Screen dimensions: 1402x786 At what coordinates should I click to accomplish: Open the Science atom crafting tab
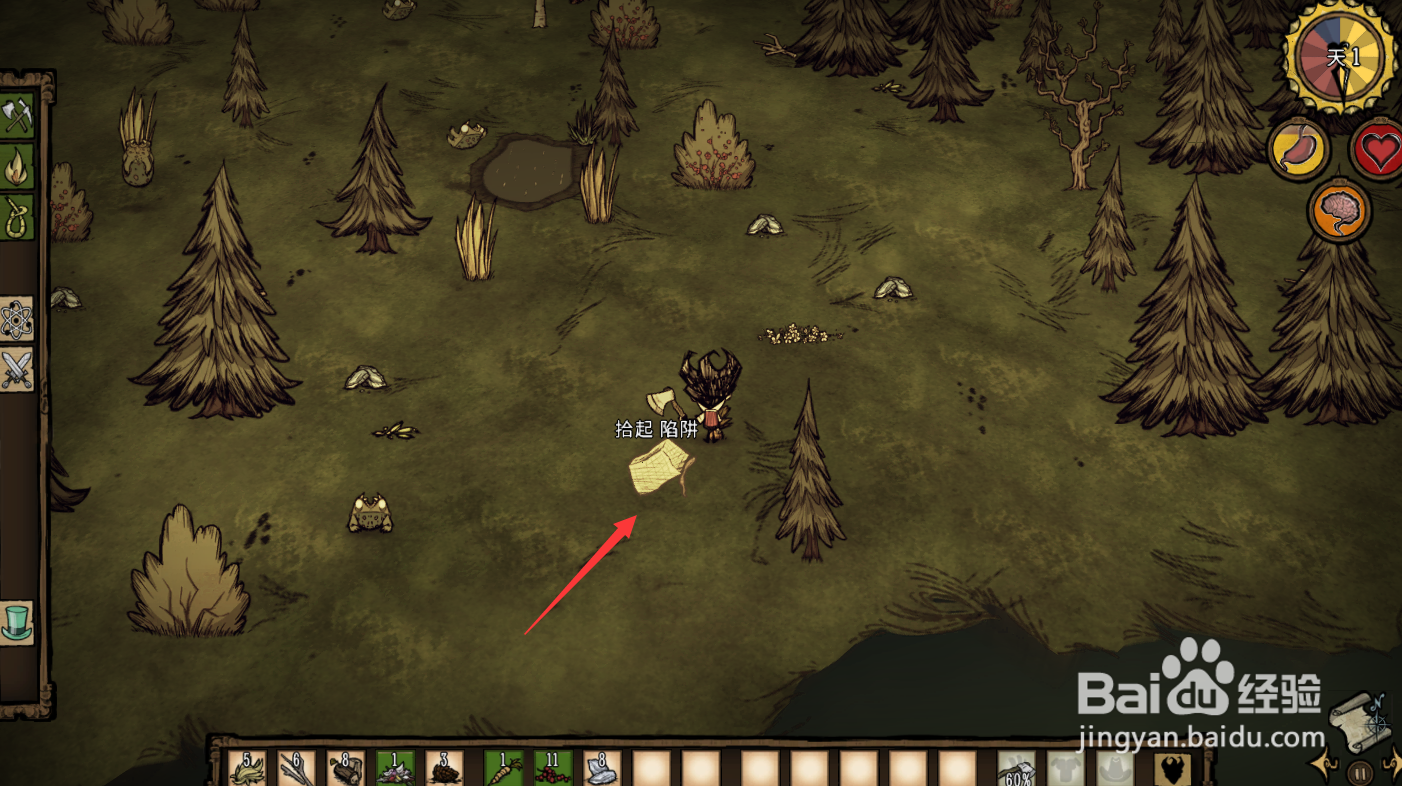(x=18, y=320)
